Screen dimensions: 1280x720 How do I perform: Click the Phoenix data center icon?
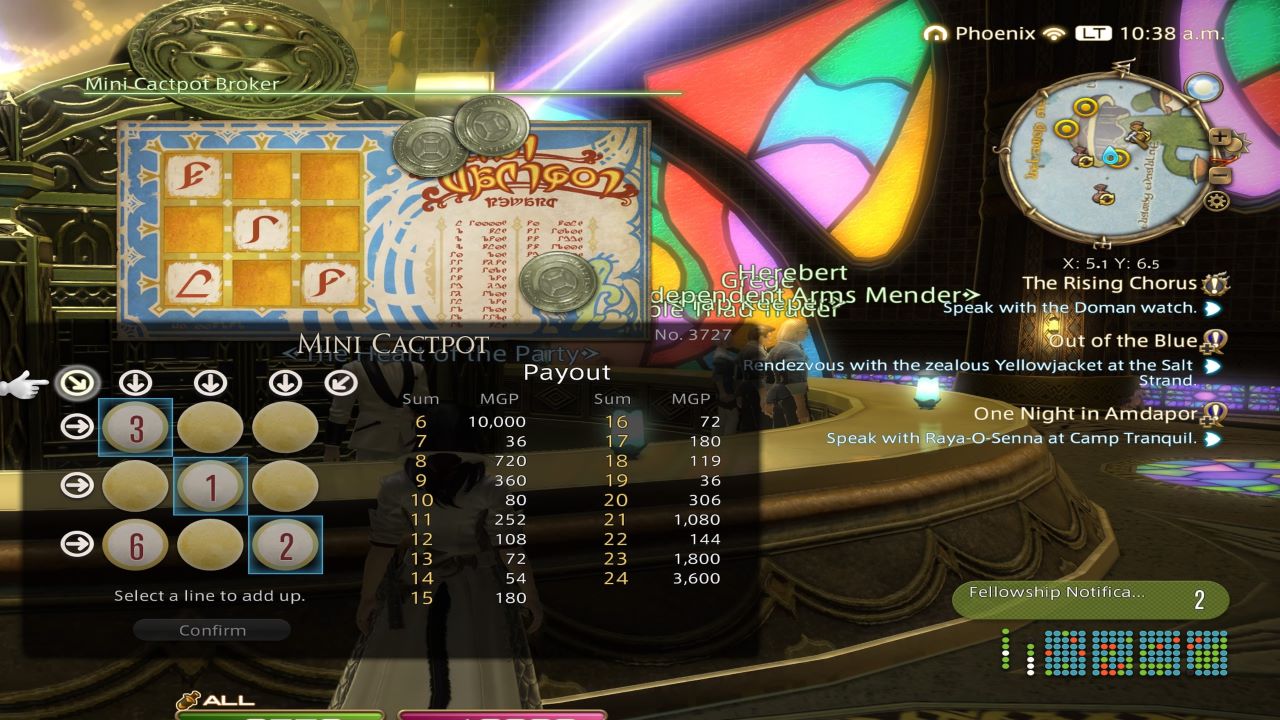click(x=936, y=33)
